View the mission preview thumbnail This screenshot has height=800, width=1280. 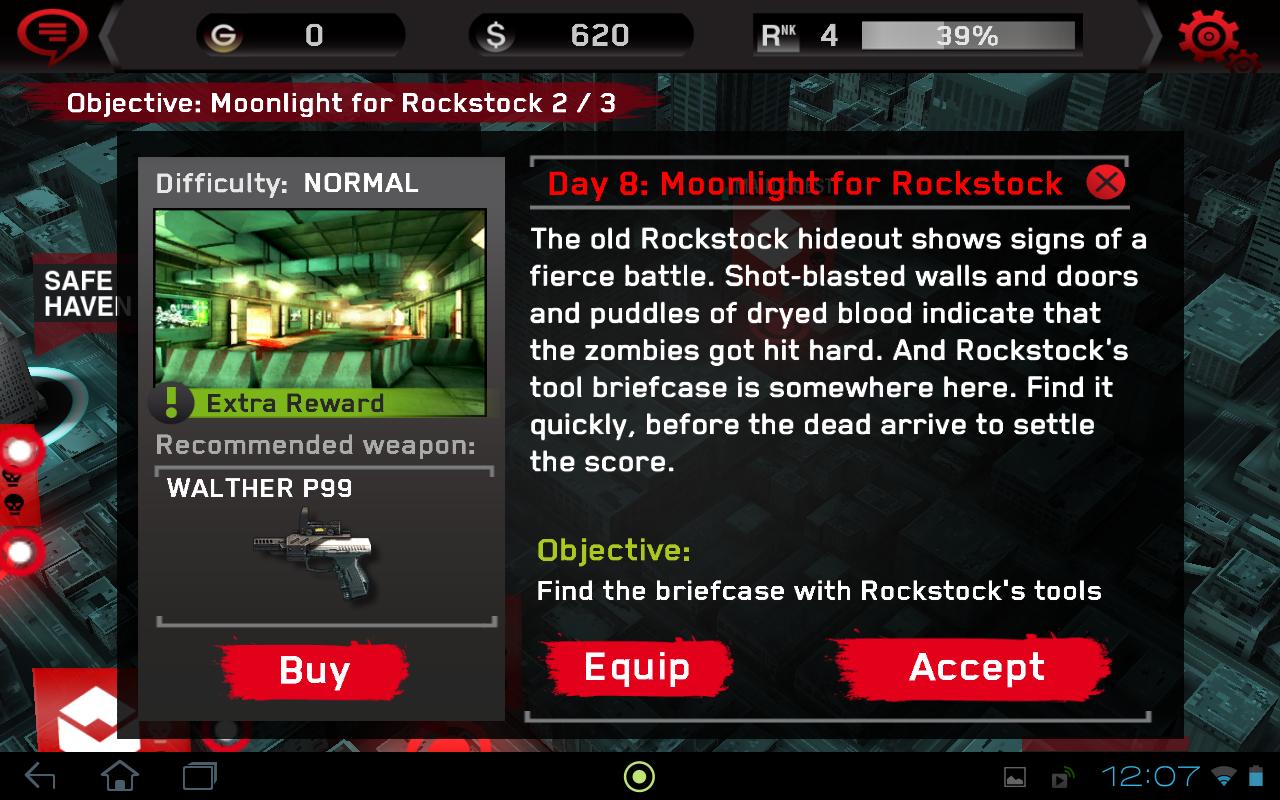tap(320, 295)
